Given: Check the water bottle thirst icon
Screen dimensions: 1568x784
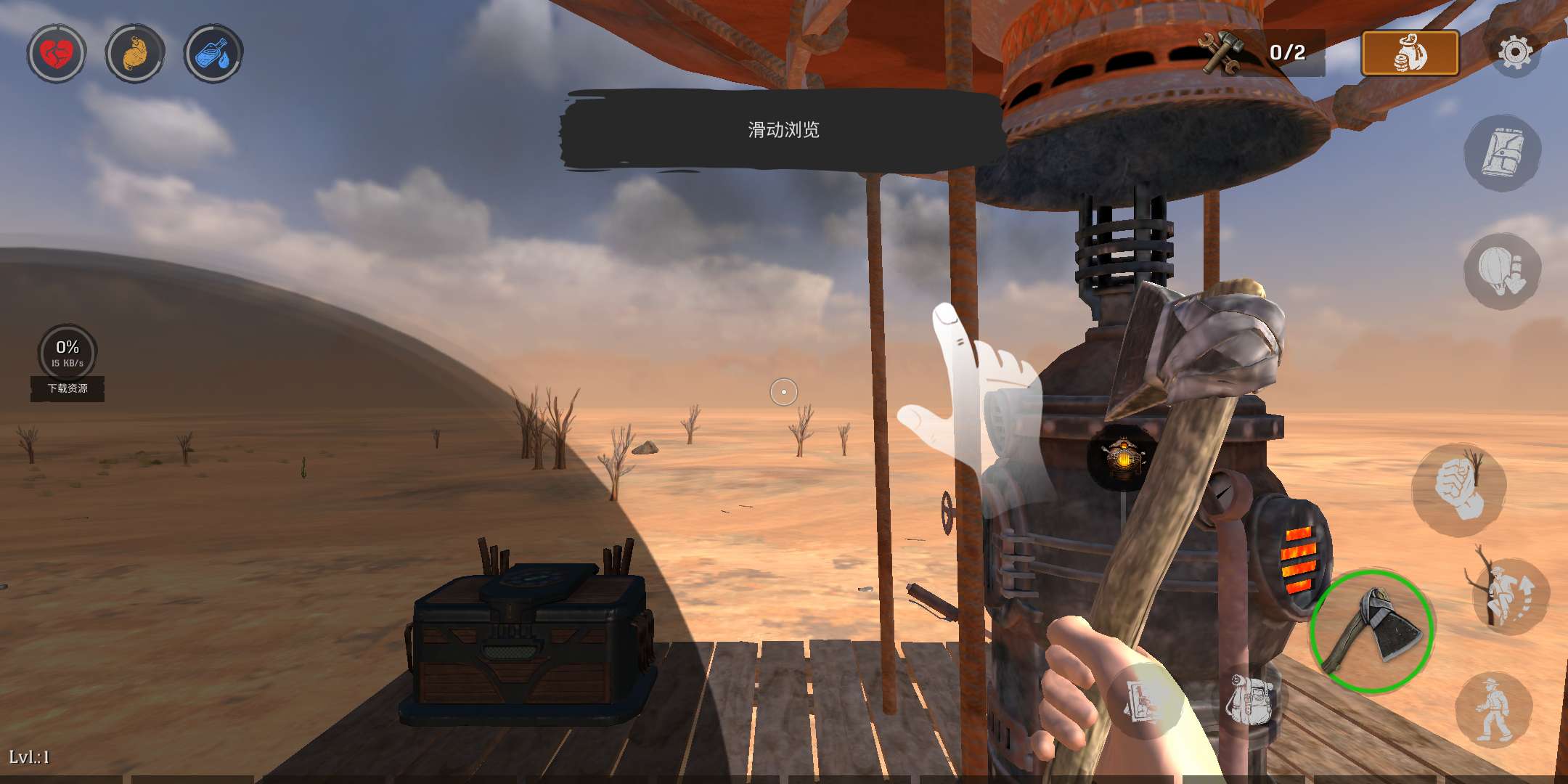Looking at the screenshot, I should tap(213, 53).
